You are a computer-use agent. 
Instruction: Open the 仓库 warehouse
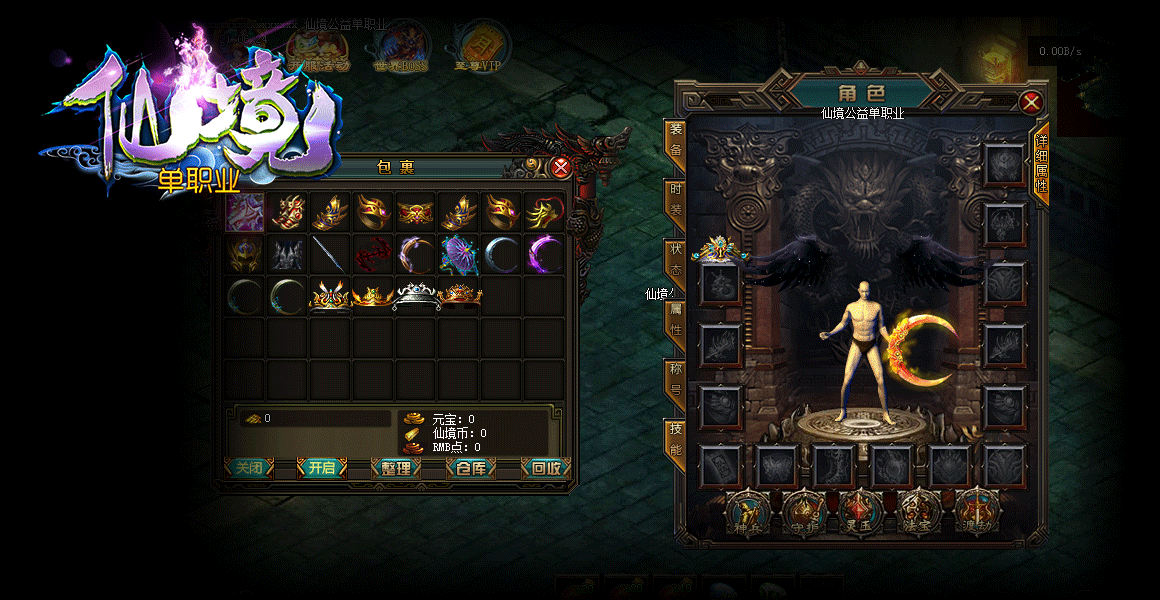tap(470, 468)
